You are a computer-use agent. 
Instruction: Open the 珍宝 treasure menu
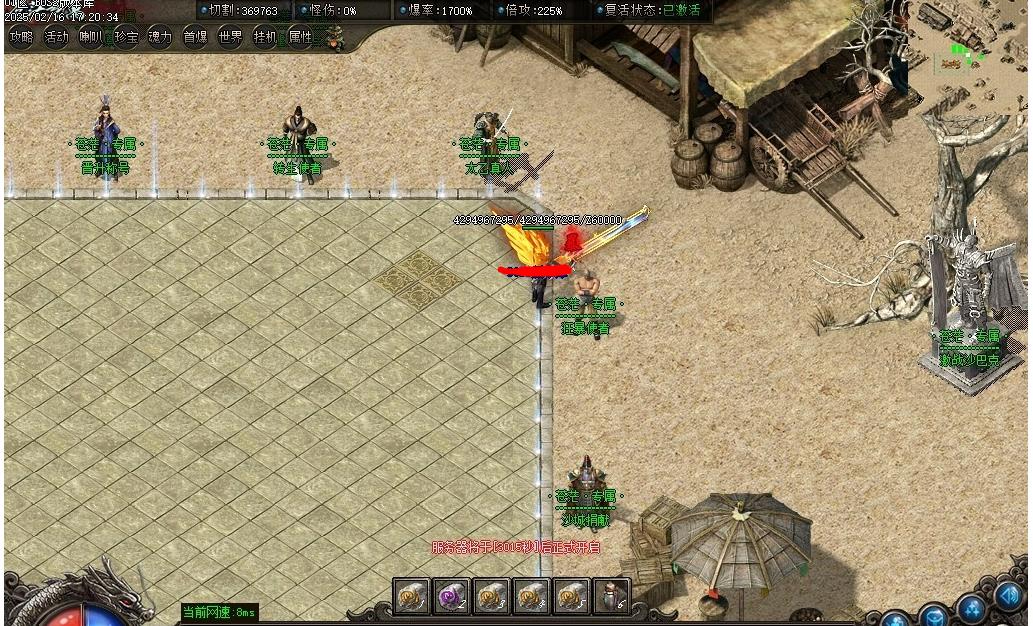click(x=126, y=38)
